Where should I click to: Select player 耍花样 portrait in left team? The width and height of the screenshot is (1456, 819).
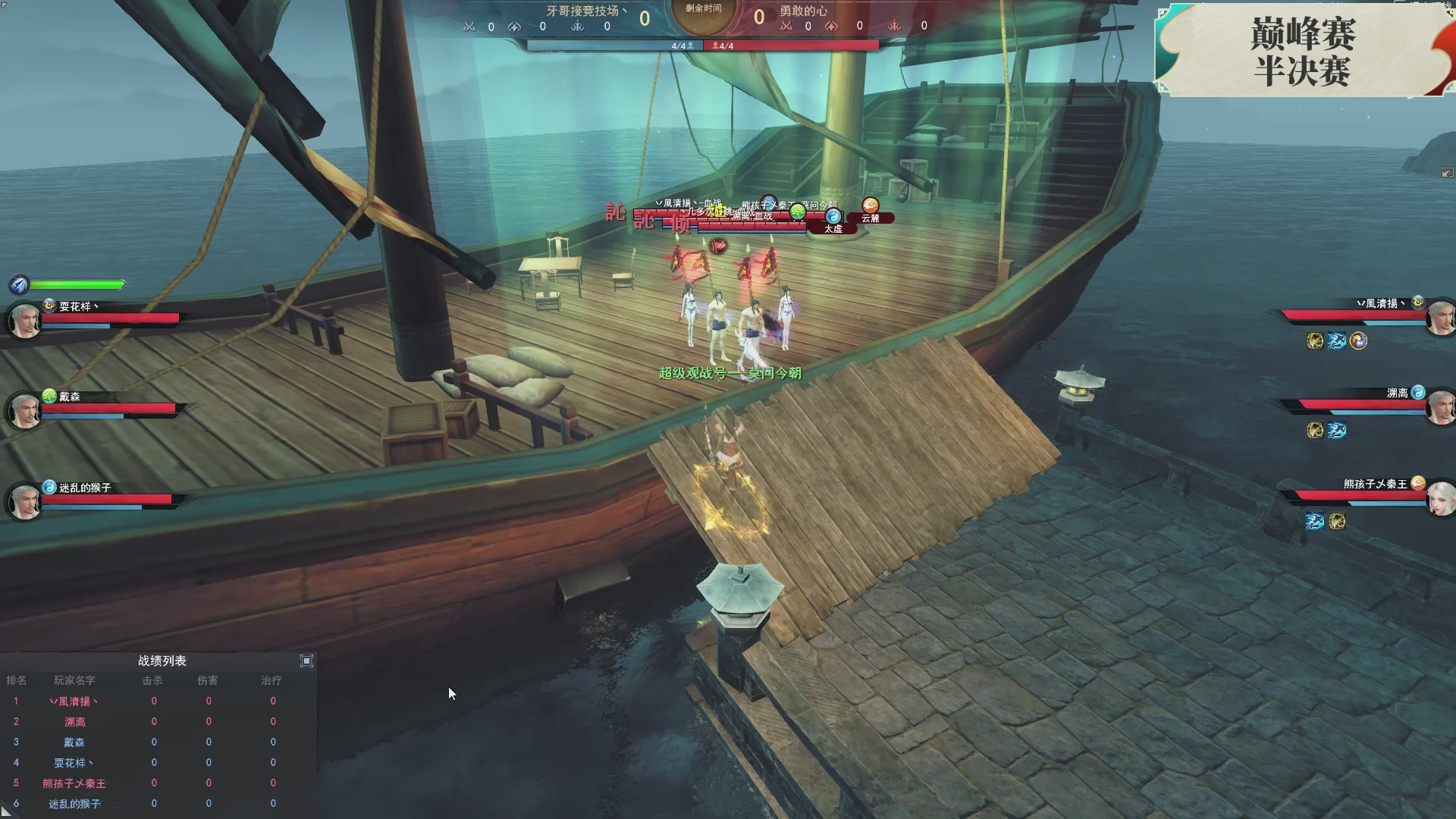[x=24, y=321]
